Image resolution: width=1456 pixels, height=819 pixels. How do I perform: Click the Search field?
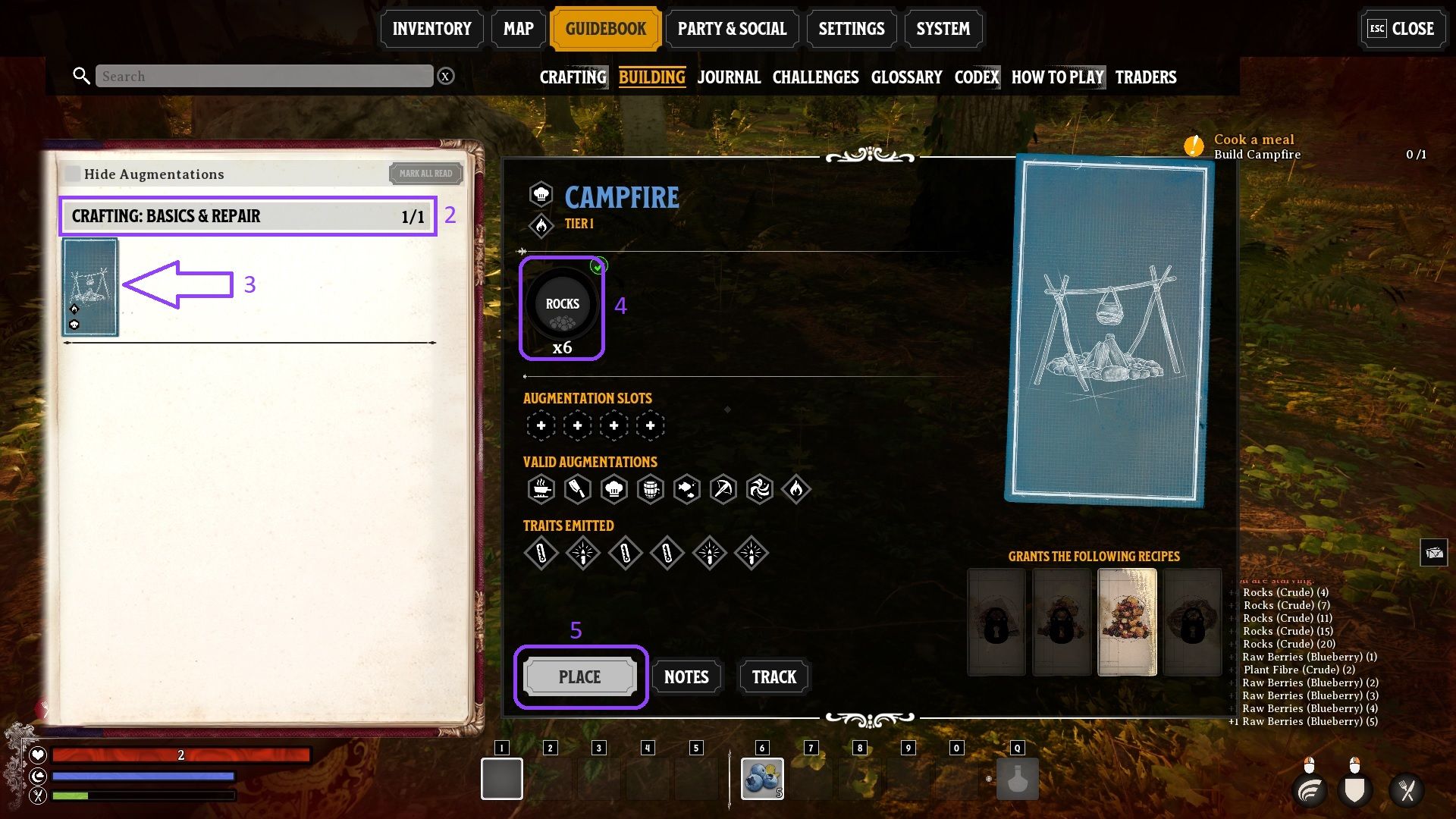264,77
